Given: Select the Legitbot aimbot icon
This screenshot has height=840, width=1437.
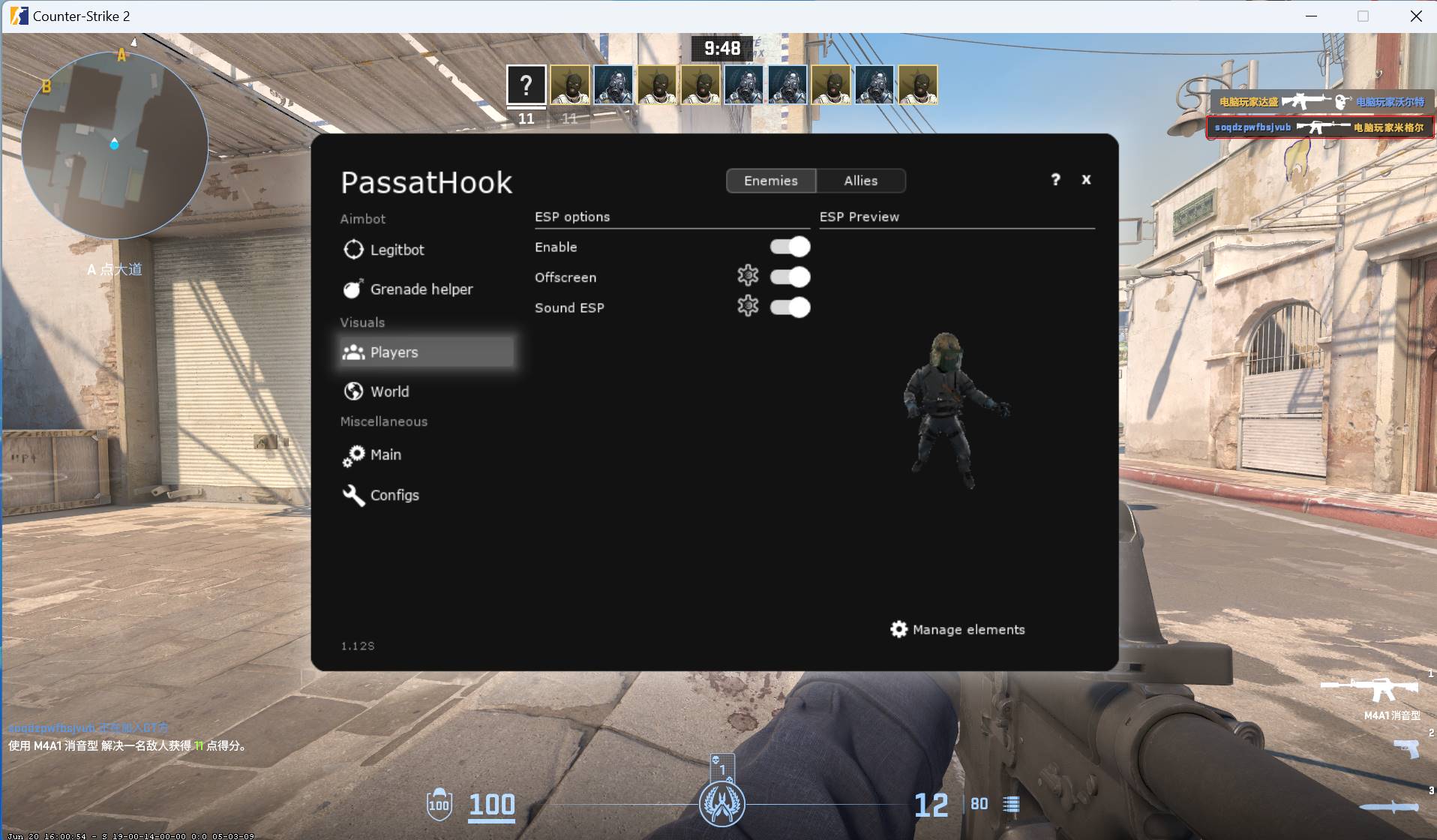Looking at the screenshot, I should pyautogui.click(x=352, y=249).
